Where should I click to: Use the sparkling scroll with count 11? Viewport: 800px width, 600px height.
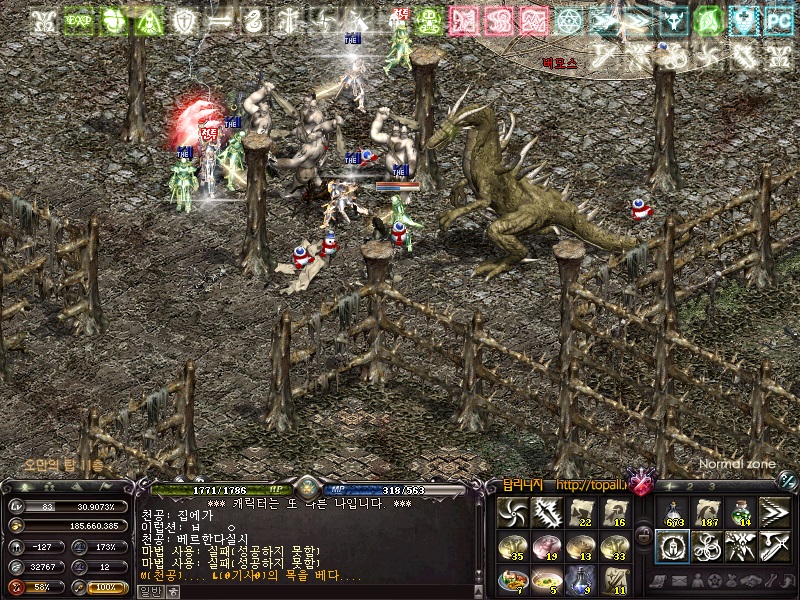(x=614, y=580)
